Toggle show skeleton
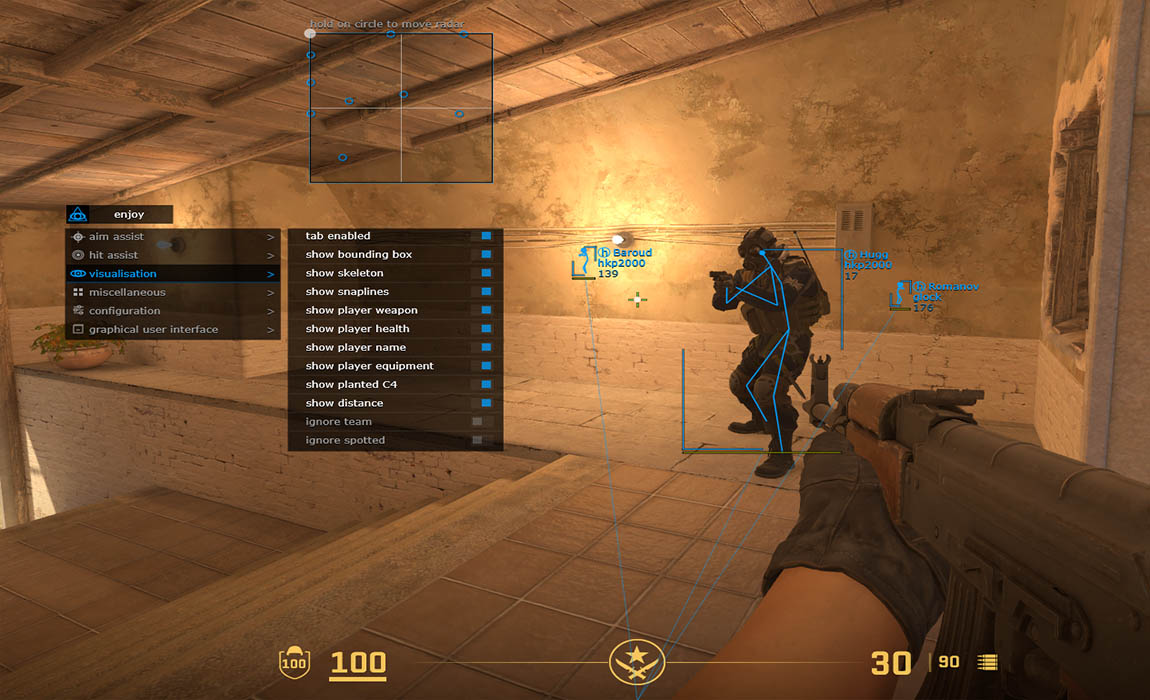The height and width of the screenshot is (700, 1150). [x=486, y=273]
